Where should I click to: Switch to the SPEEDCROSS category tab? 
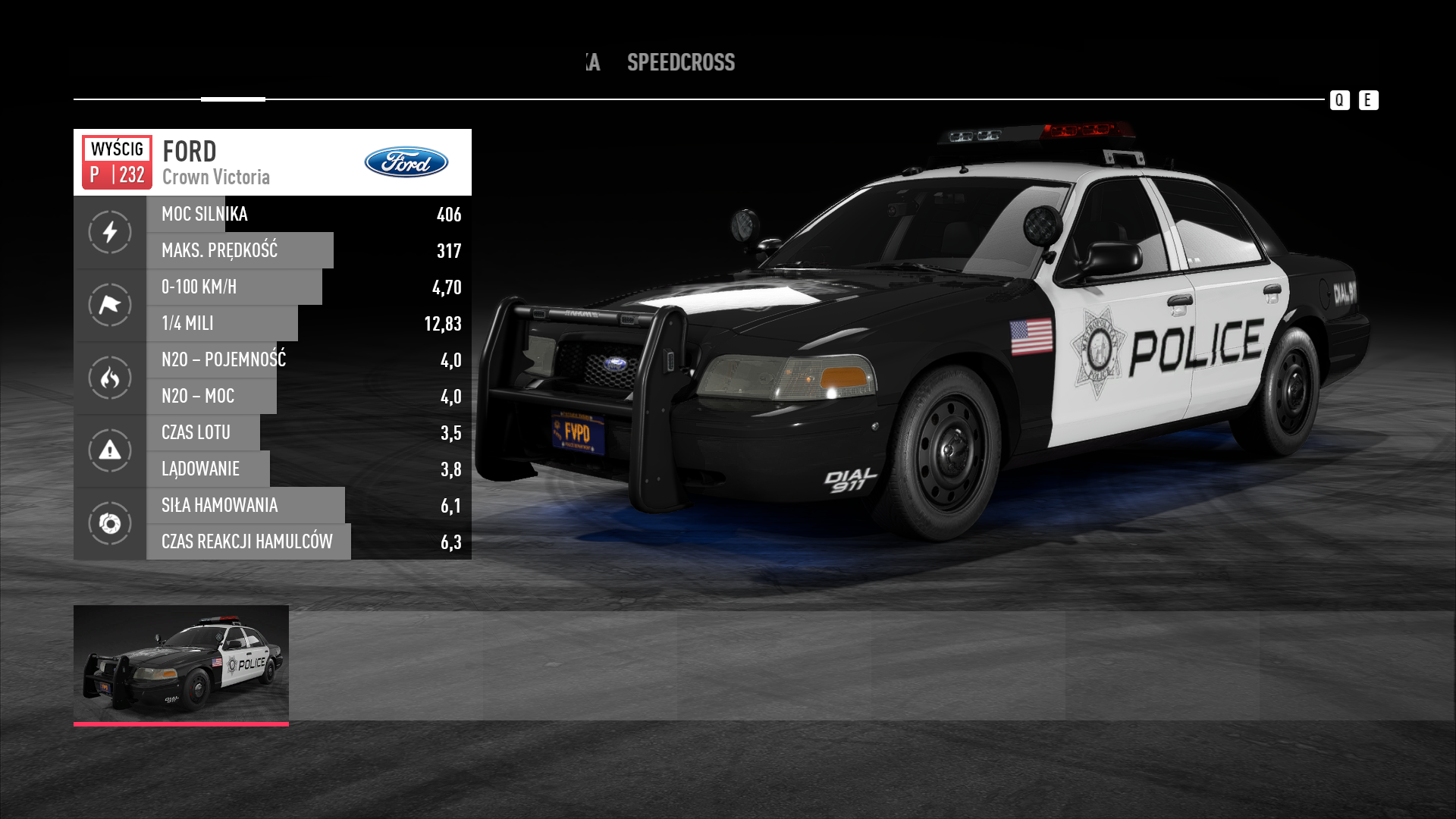point(680,62)
